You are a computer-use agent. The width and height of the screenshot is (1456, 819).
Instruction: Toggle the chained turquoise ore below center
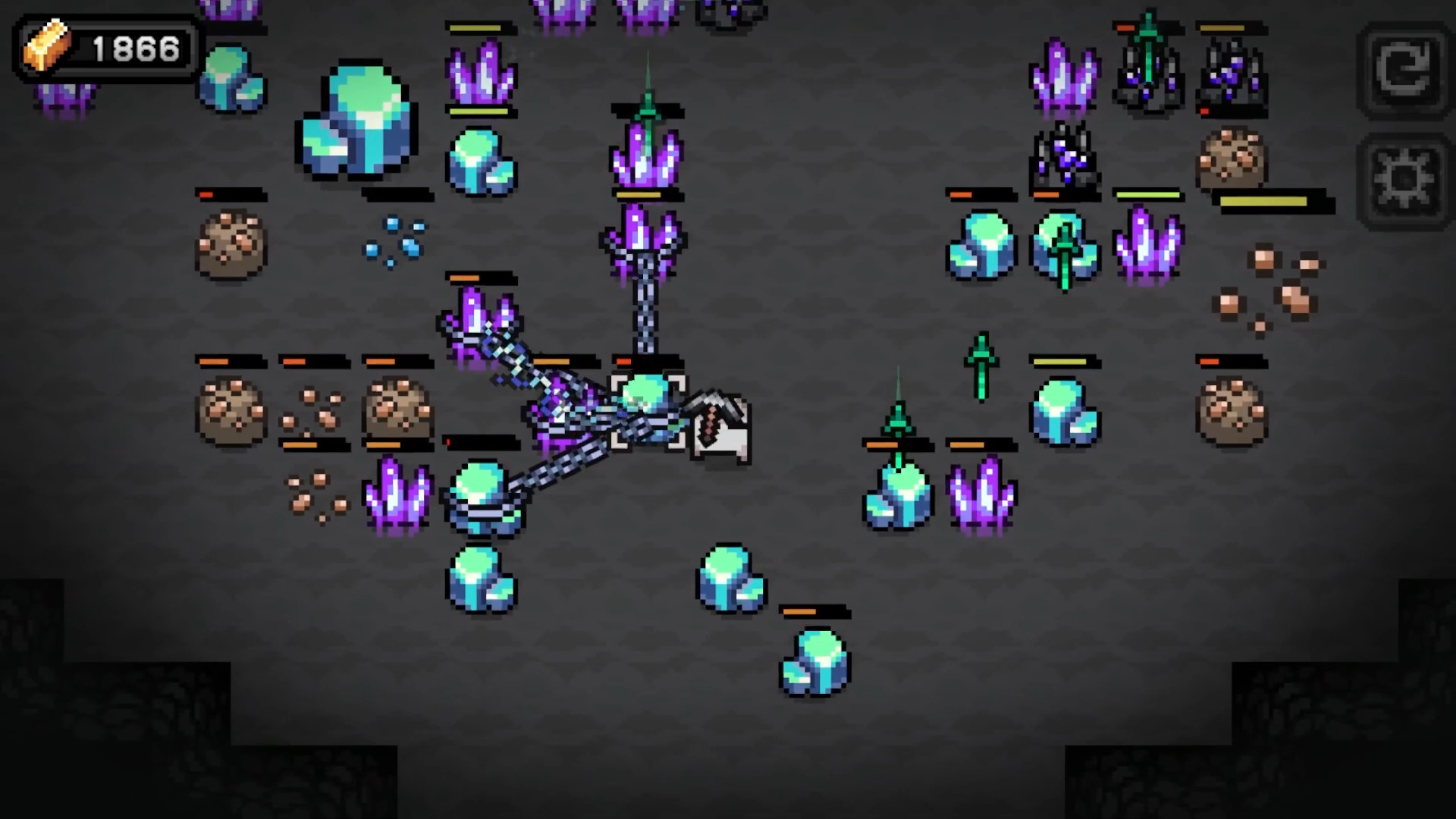(484, 500)
